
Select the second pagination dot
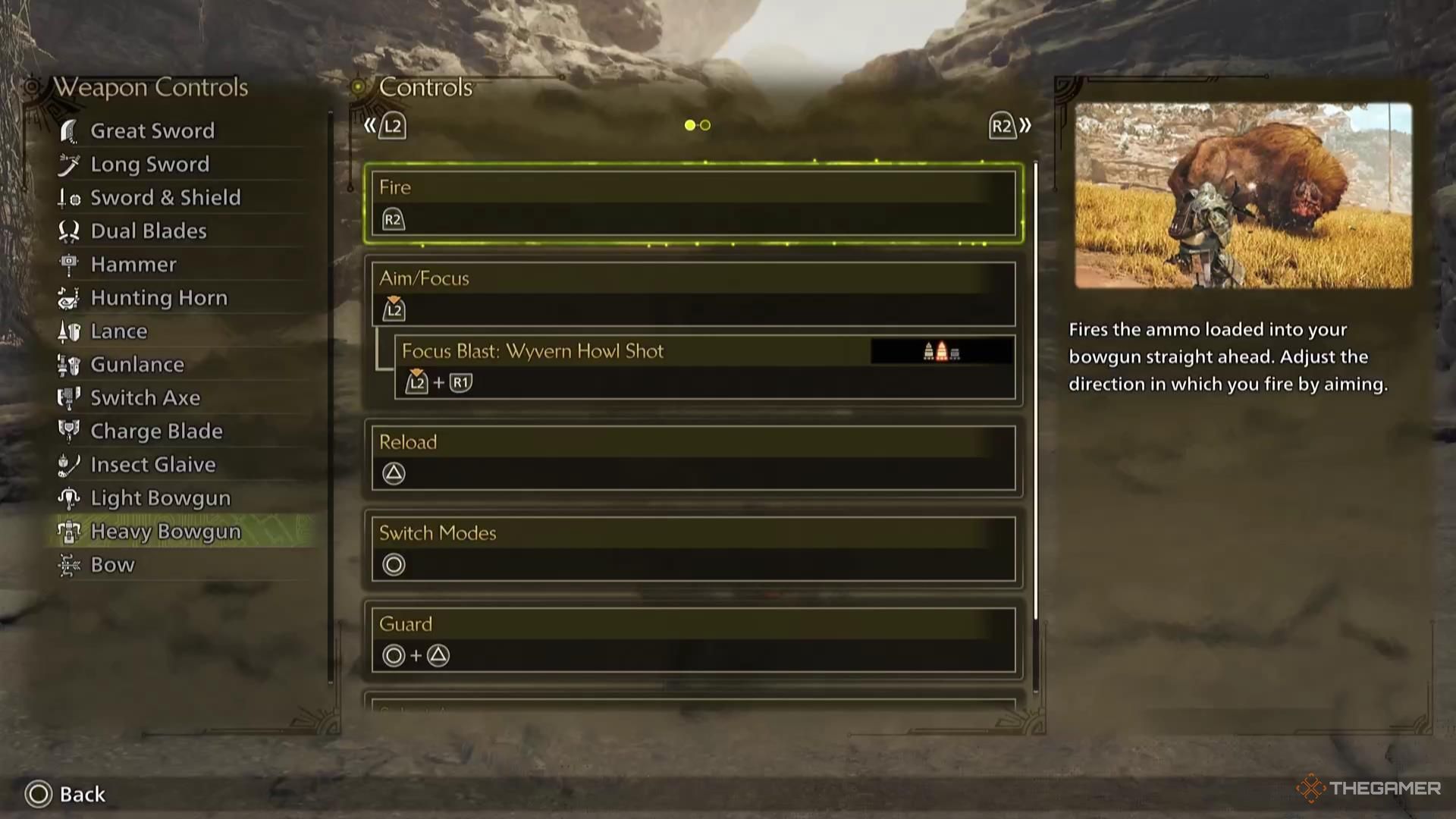pyautogui.click(x=704, y=124)
